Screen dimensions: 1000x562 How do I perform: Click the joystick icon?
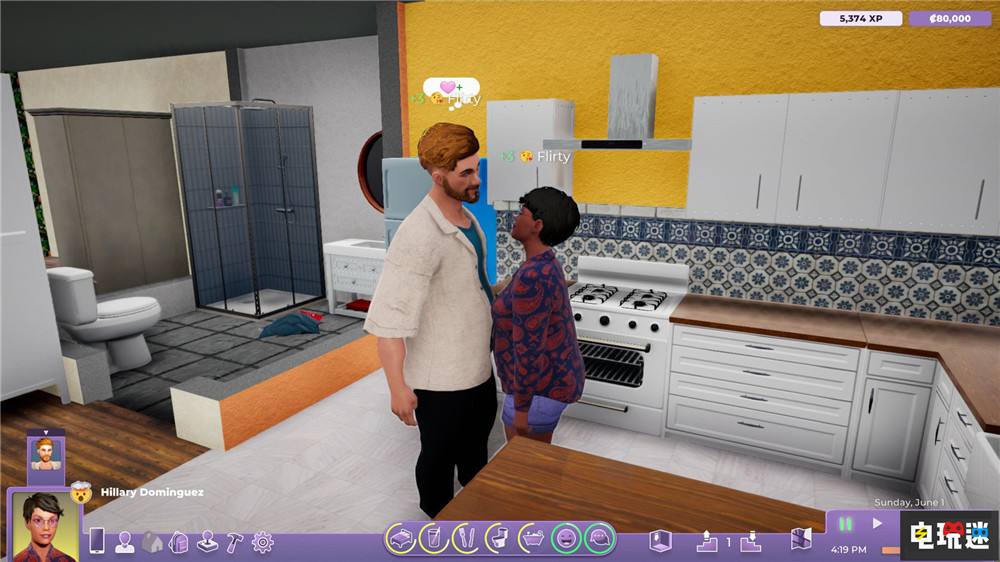click(x=207, y=541)
